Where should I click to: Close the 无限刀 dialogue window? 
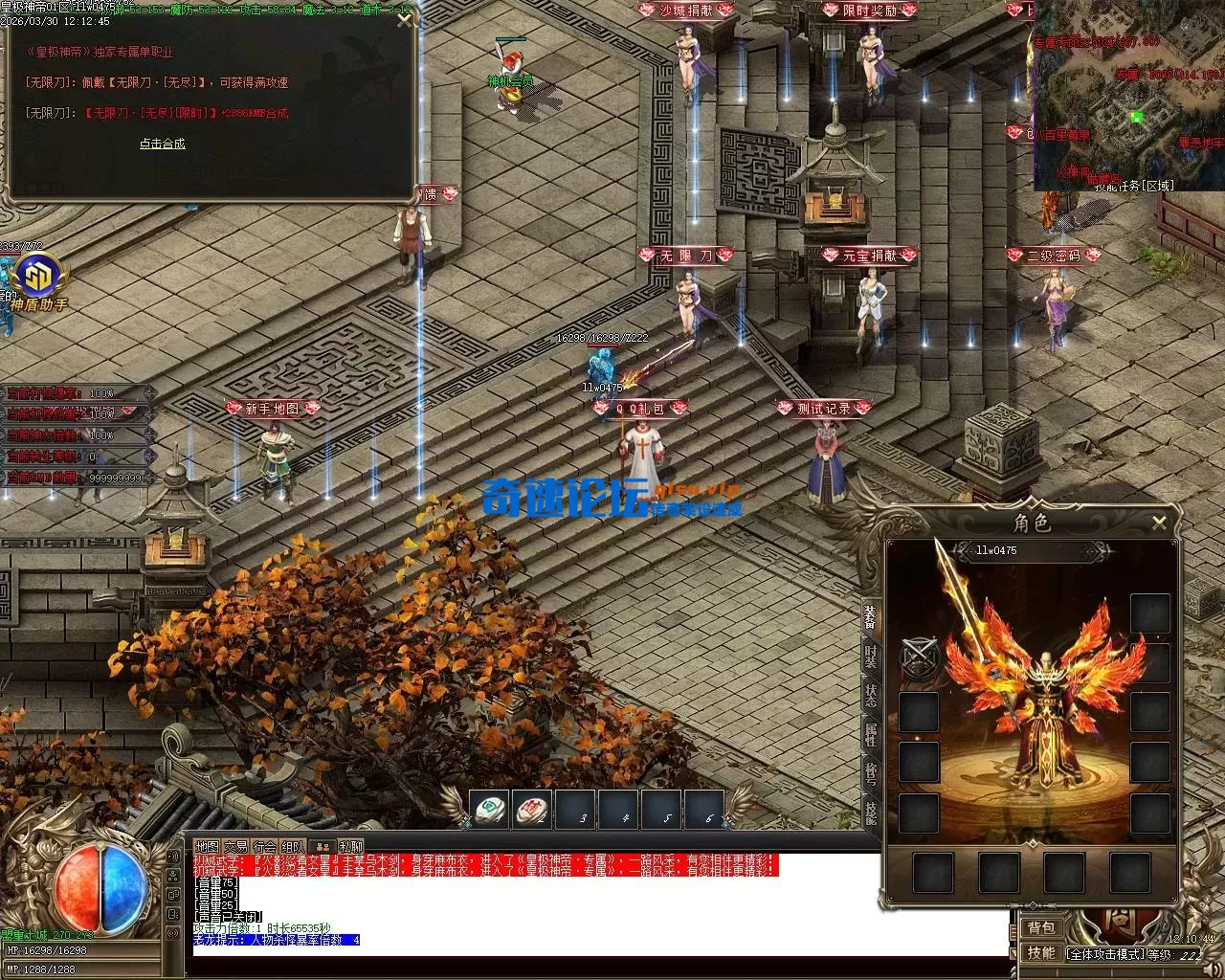click(405, 20)
